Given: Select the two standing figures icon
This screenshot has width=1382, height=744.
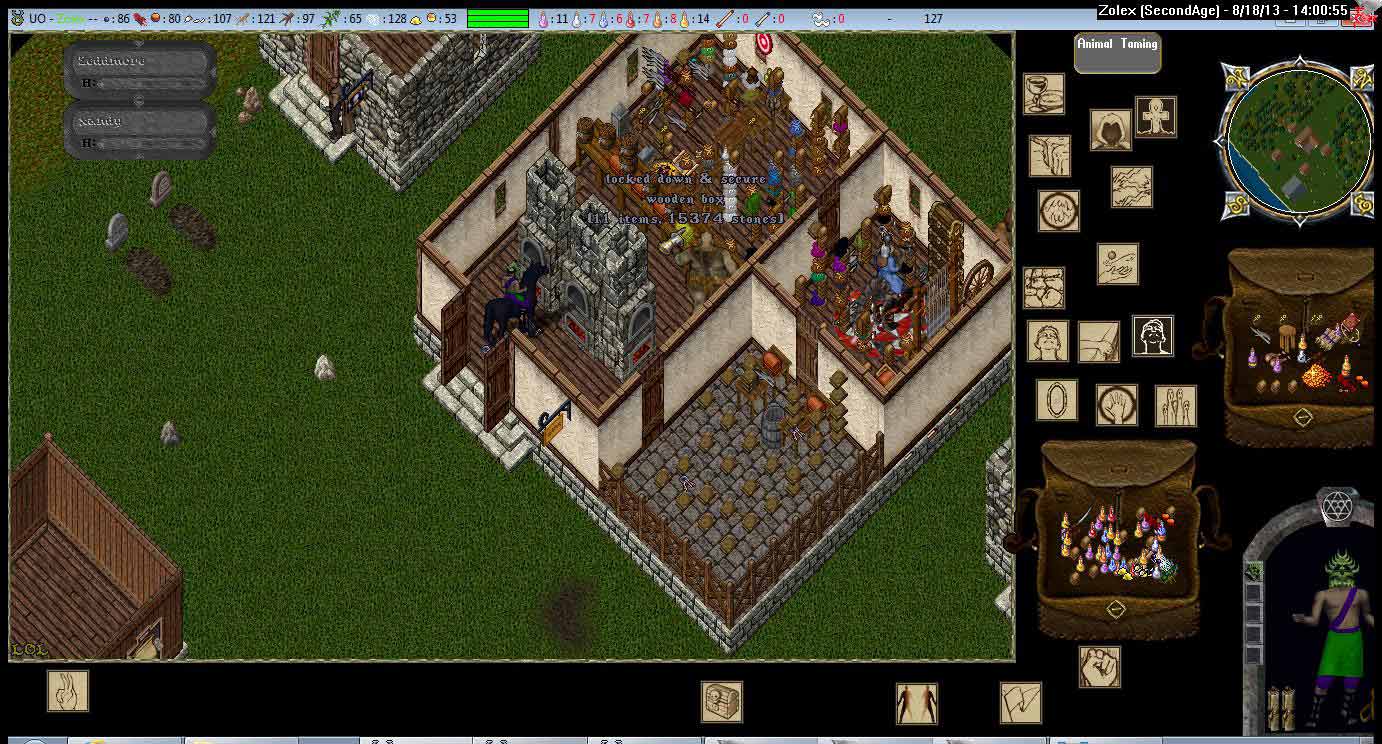Looking at the screenshot, I should tap(916, 703).
